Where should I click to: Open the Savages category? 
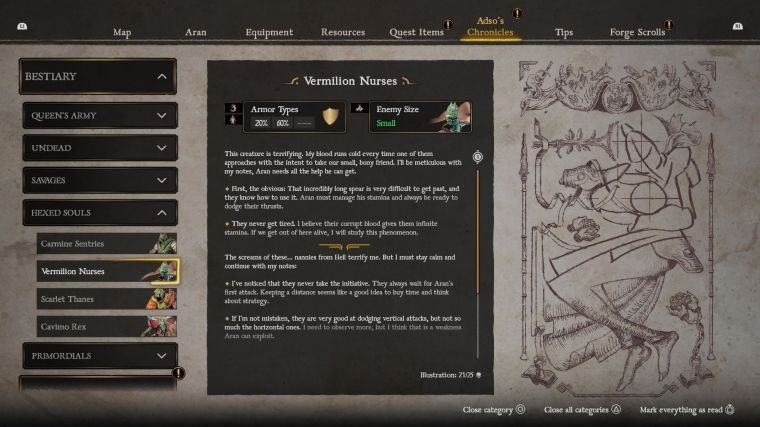[x=99, y=180]
